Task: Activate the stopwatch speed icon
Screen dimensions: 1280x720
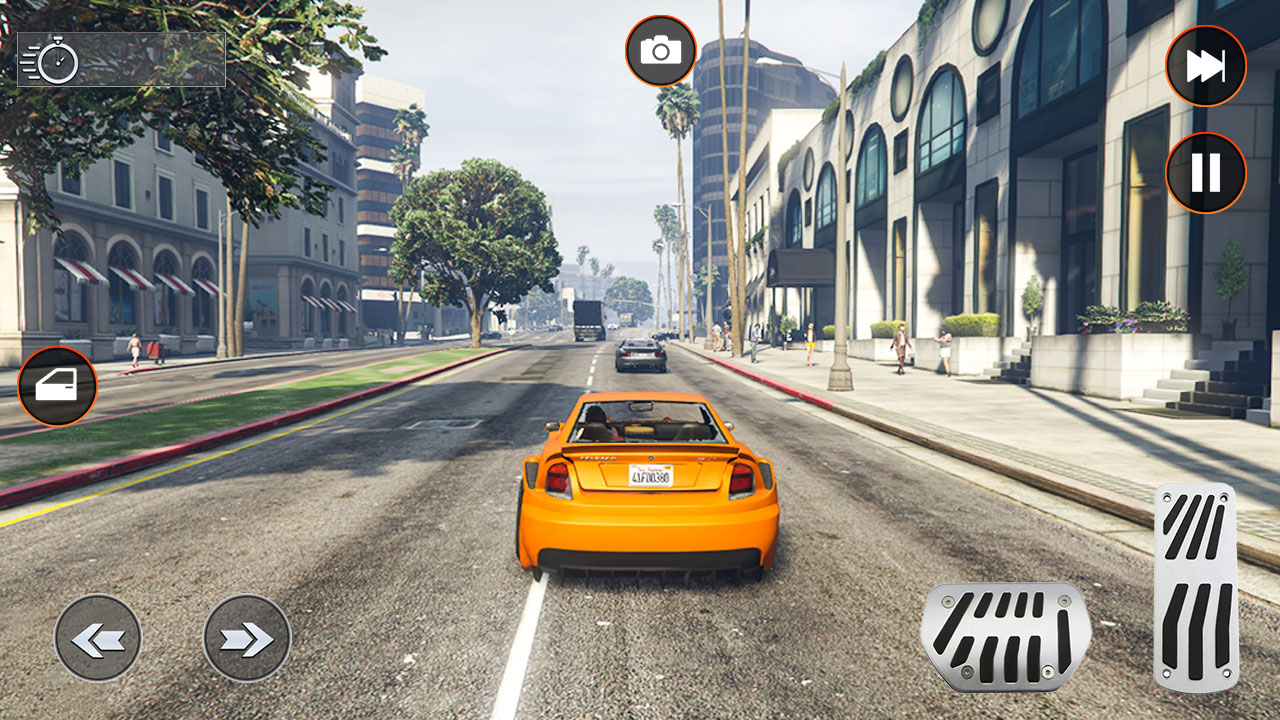Action: pos(50,60)
